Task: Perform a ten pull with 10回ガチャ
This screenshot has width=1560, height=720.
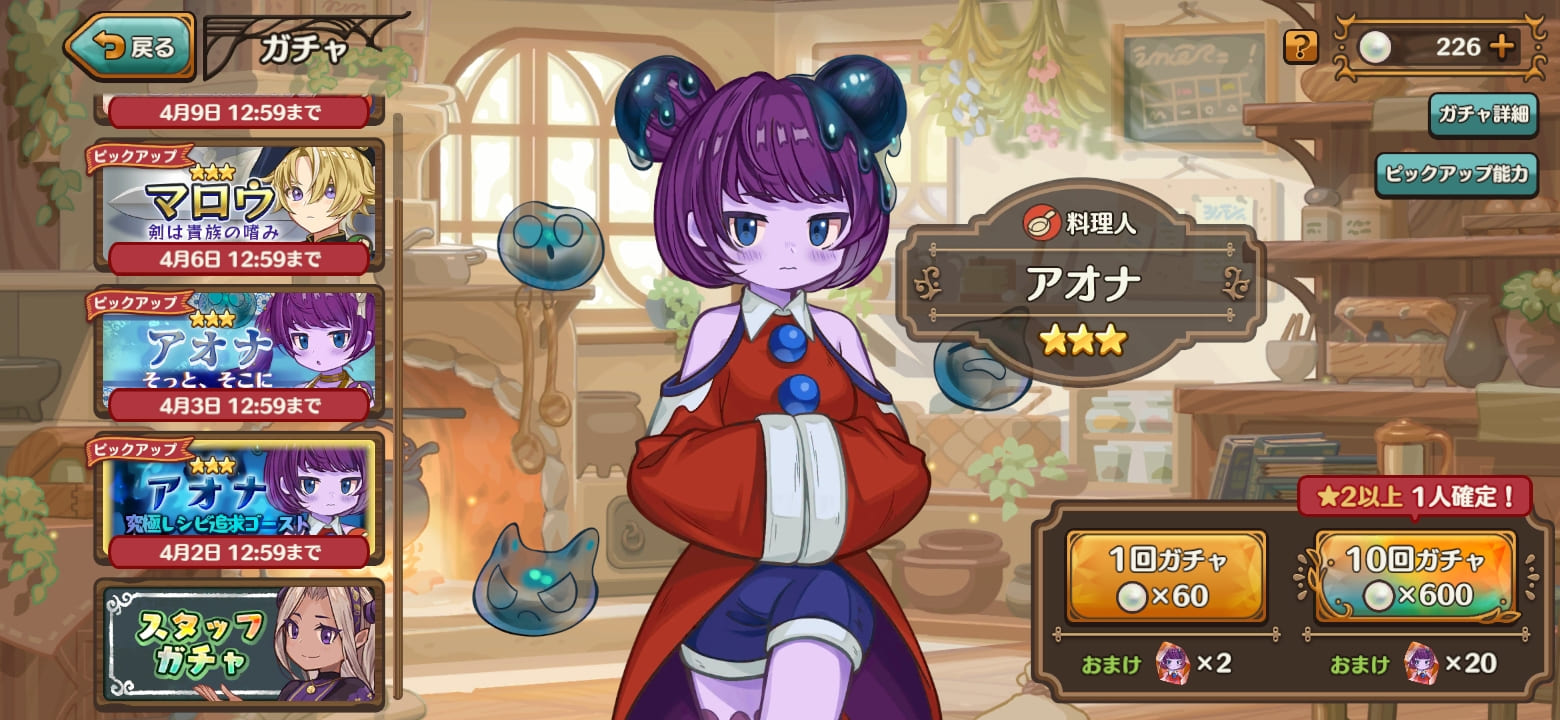Action: [x=1415, y=577]
